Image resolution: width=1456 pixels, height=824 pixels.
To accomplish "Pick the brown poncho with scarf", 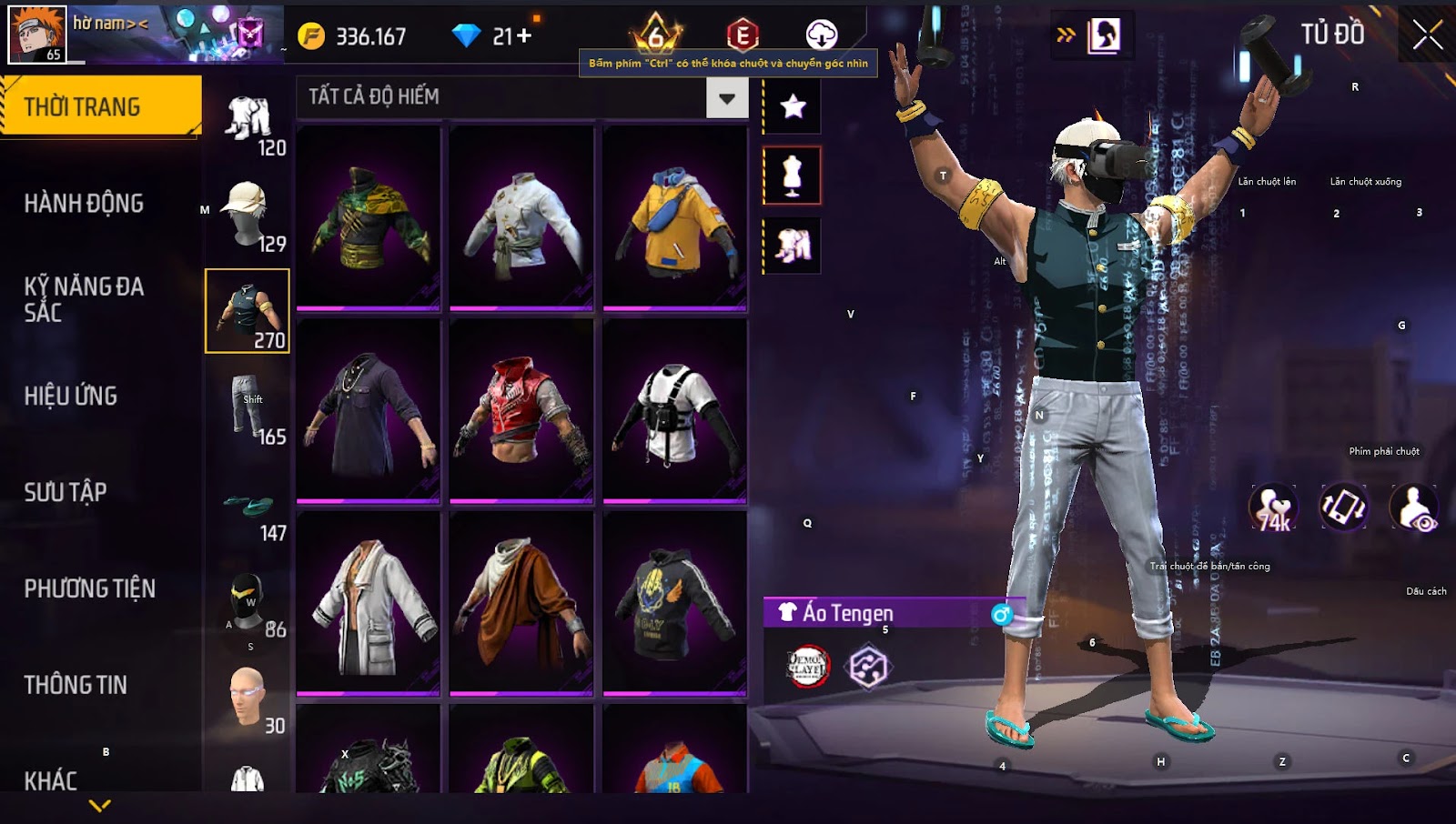I will click(x=521, y=604).
